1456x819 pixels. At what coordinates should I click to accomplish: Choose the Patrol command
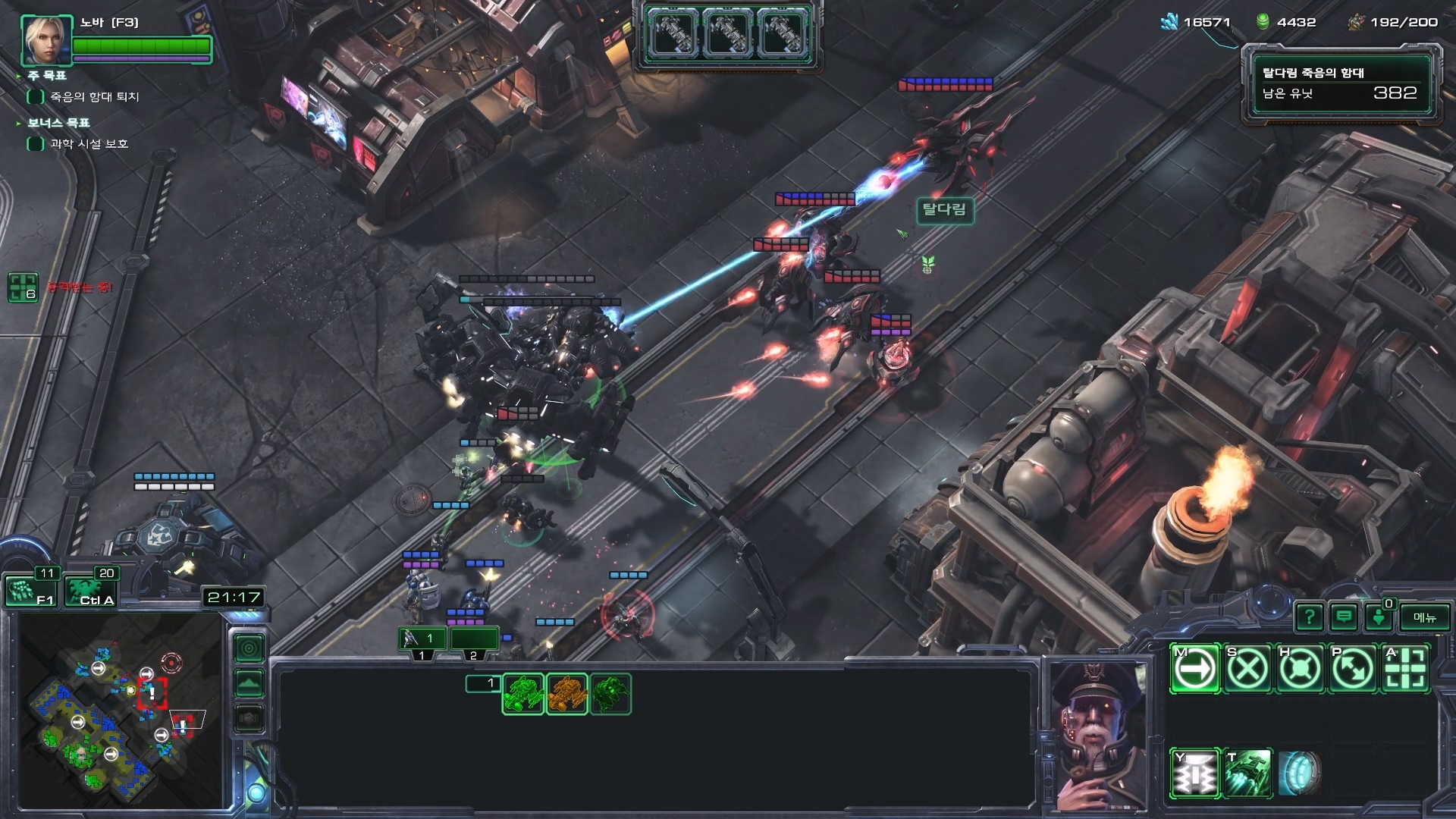tap(1353, 669)
